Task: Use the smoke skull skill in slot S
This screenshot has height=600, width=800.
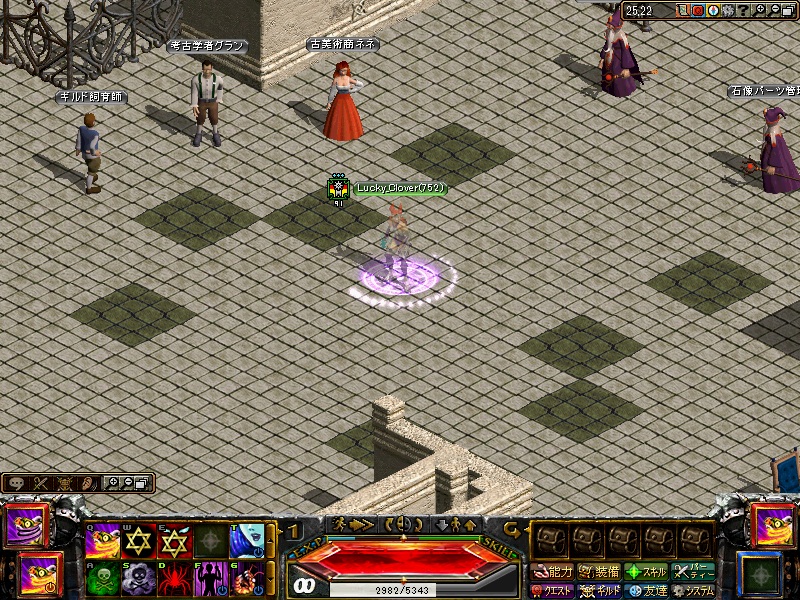Action: pyautogui.click(x=139, y=579)
